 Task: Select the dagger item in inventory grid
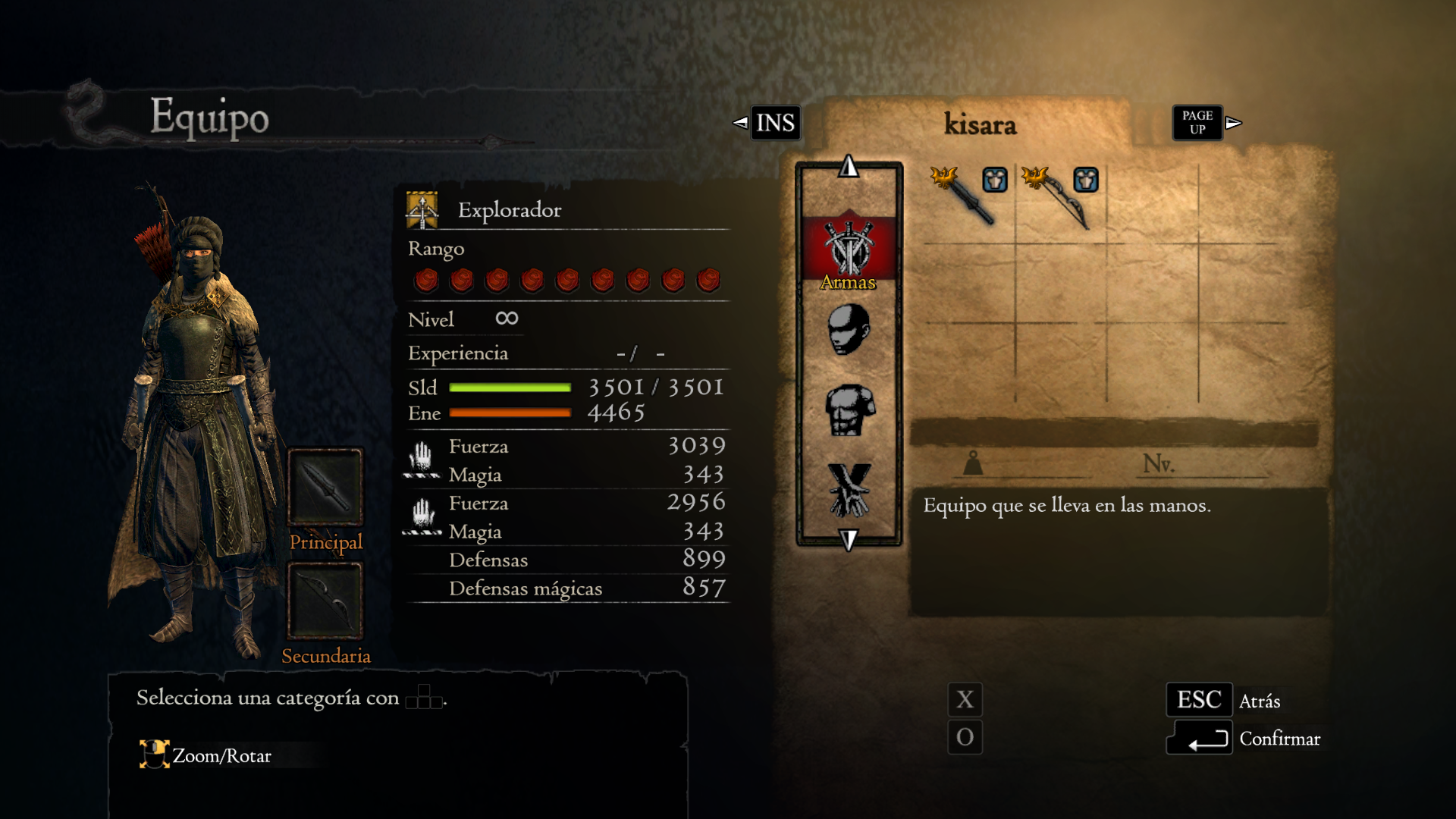968,197
